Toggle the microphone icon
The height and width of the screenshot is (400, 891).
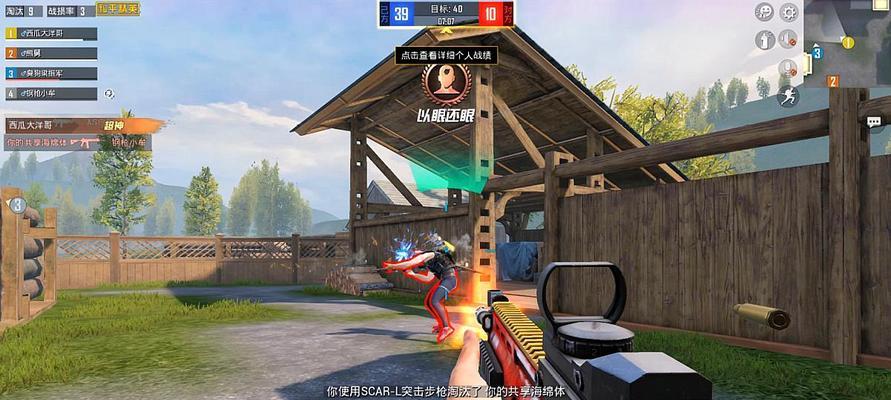788,69
